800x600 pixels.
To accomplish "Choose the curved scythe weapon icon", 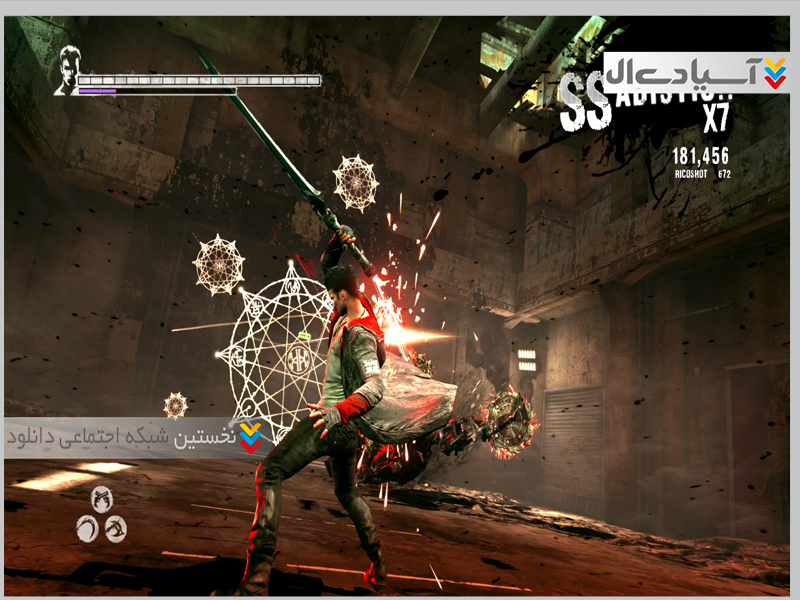I will (88, 527).
